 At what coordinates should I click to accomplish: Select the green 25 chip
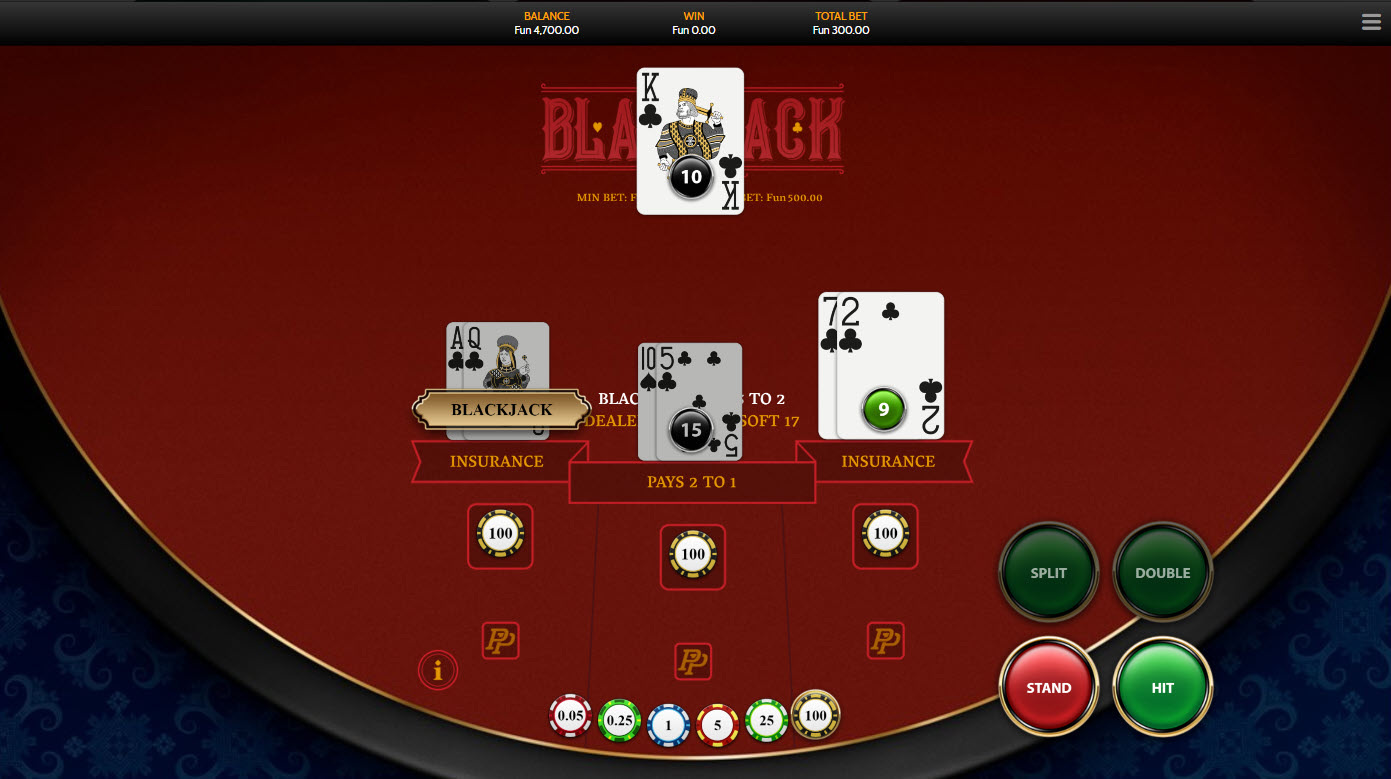[767, 720]
